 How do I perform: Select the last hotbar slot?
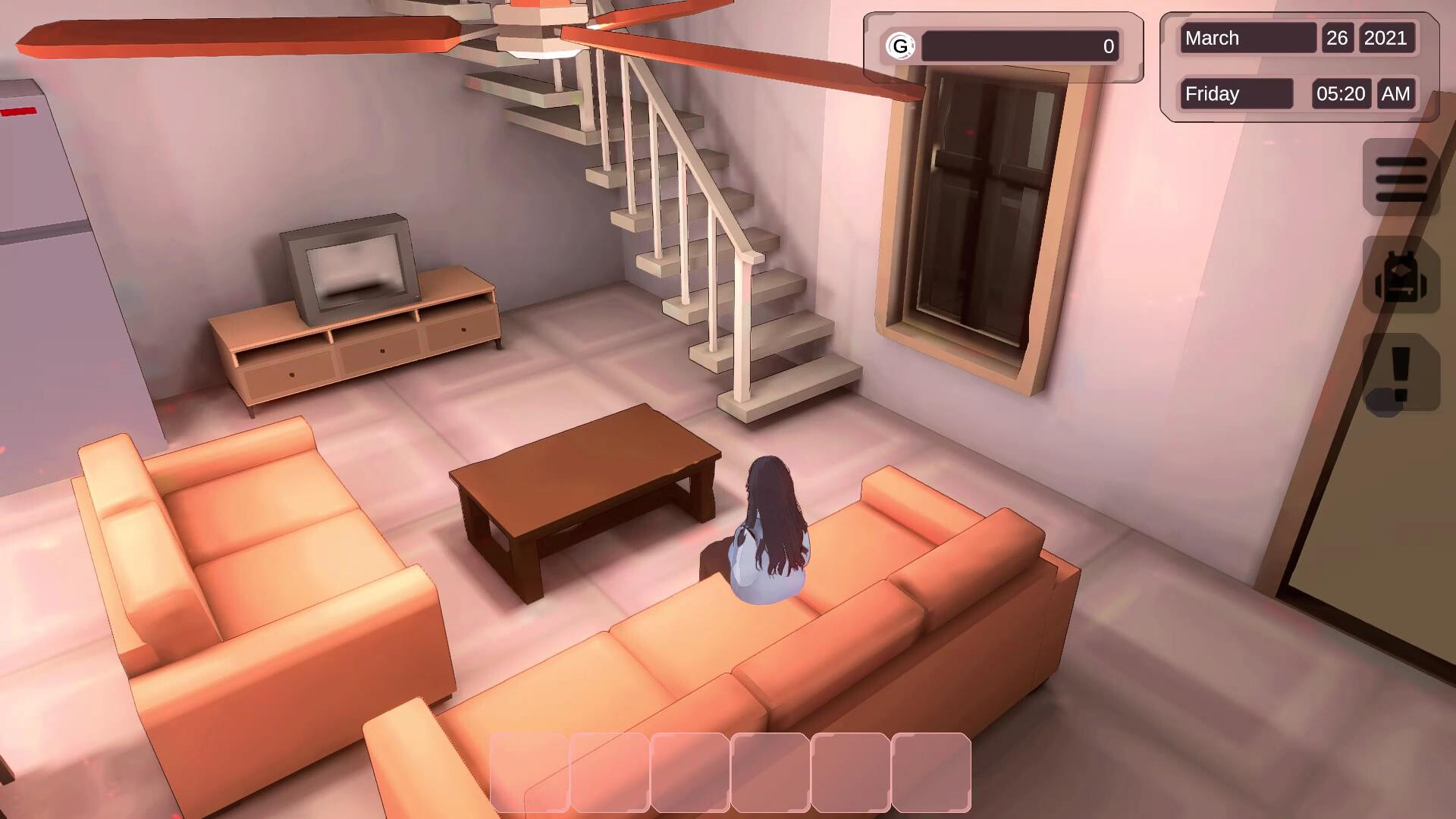coord(931,771)
